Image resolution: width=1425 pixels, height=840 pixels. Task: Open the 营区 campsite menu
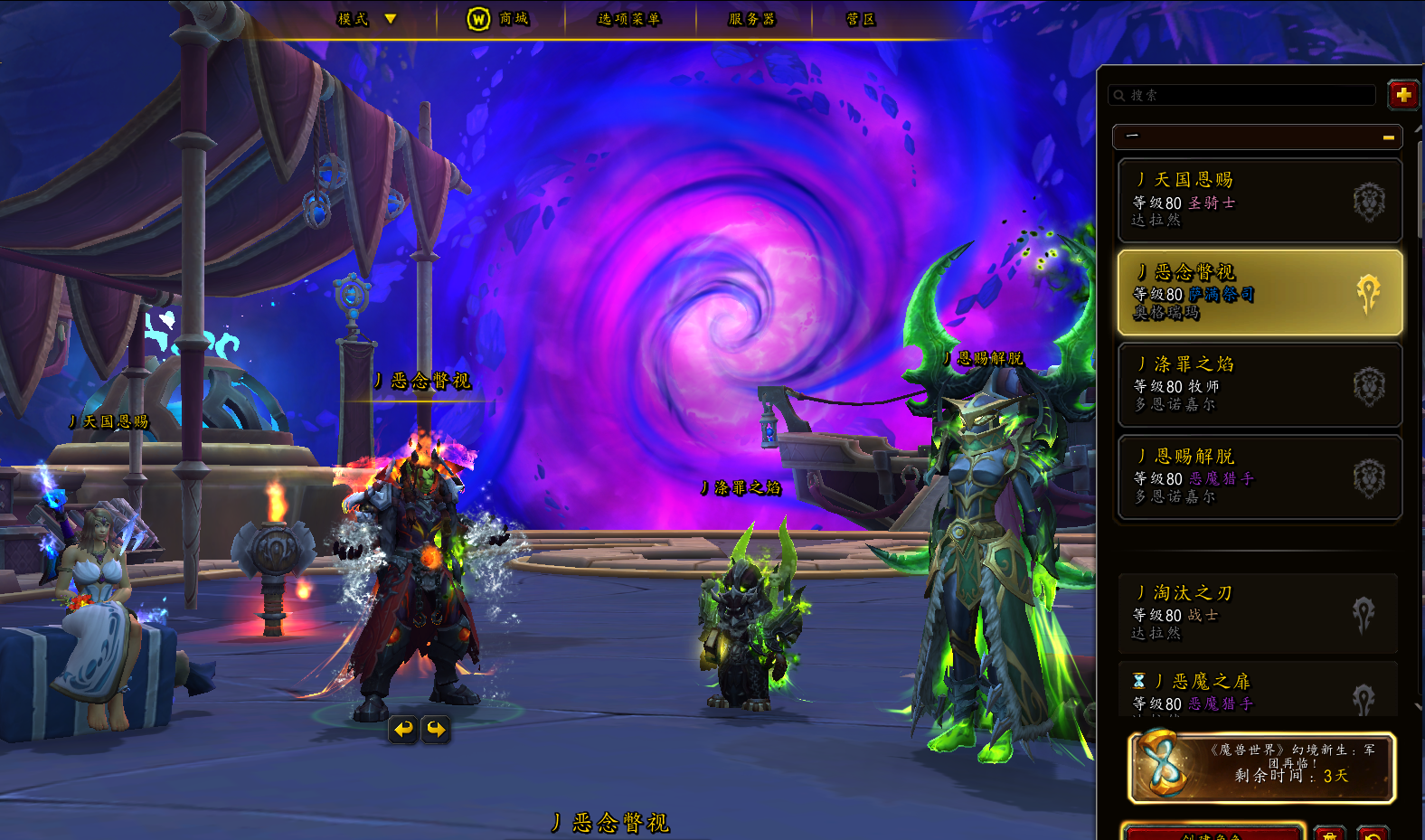pos(860,19)
